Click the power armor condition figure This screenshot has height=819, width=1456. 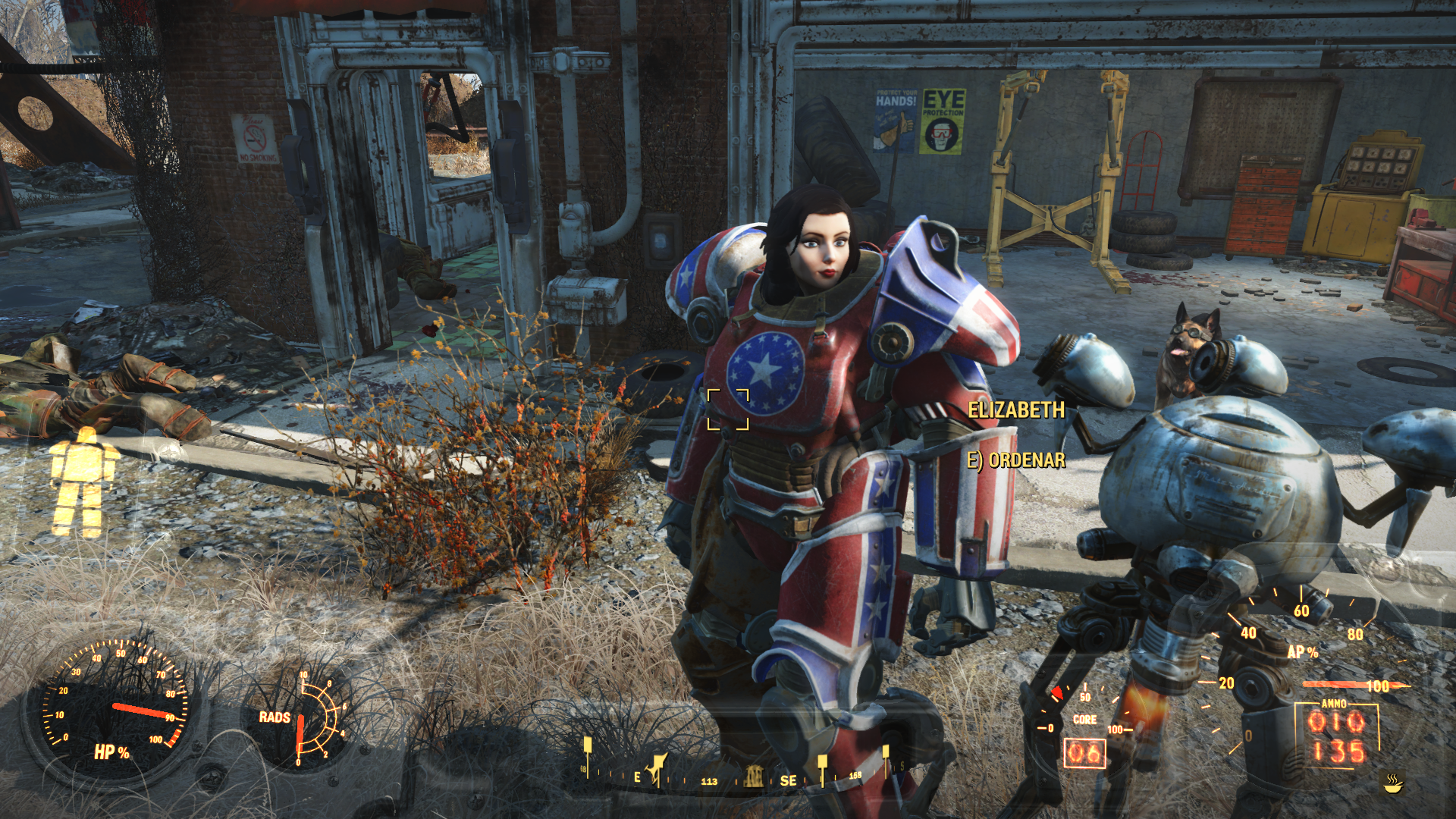tap(82, 482)
